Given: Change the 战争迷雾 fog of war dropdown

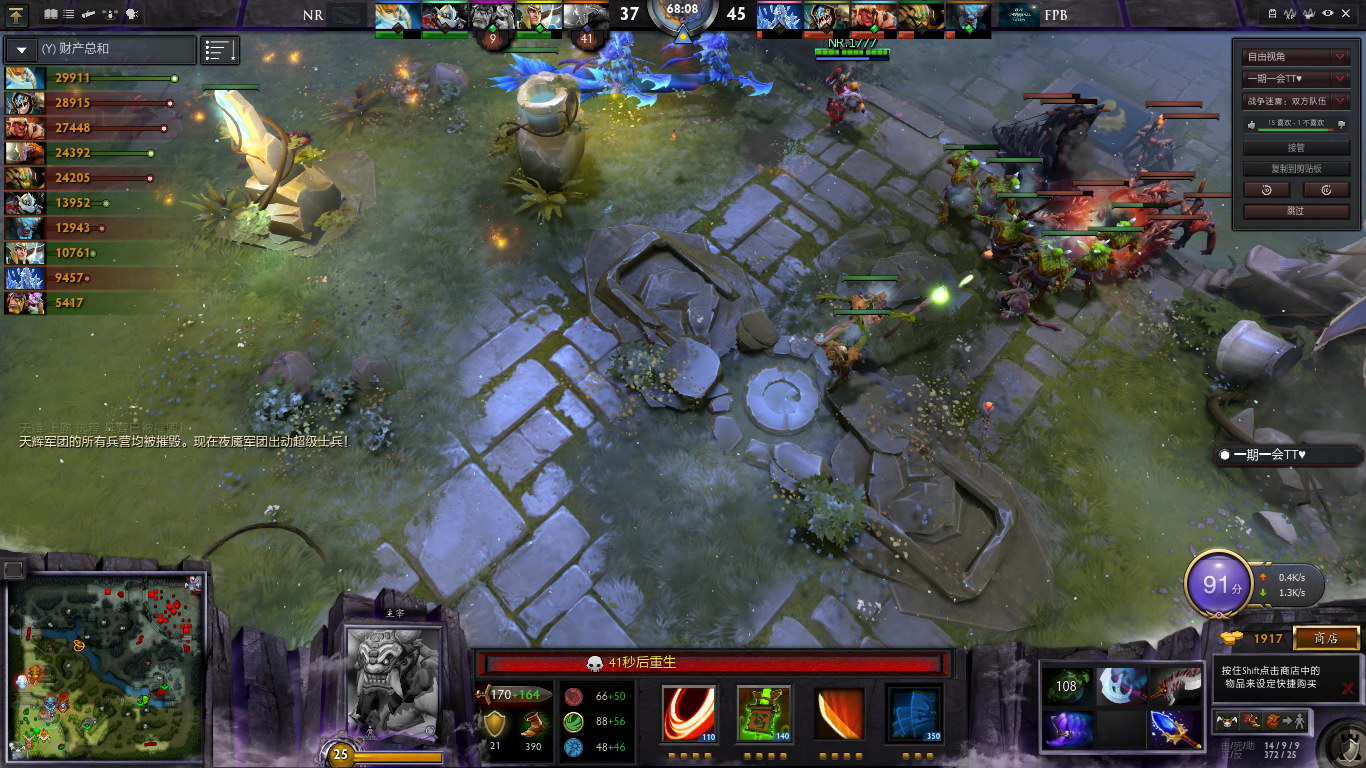Looking at the screenshot, I should pyautogui.click(x=1296, y=100).
